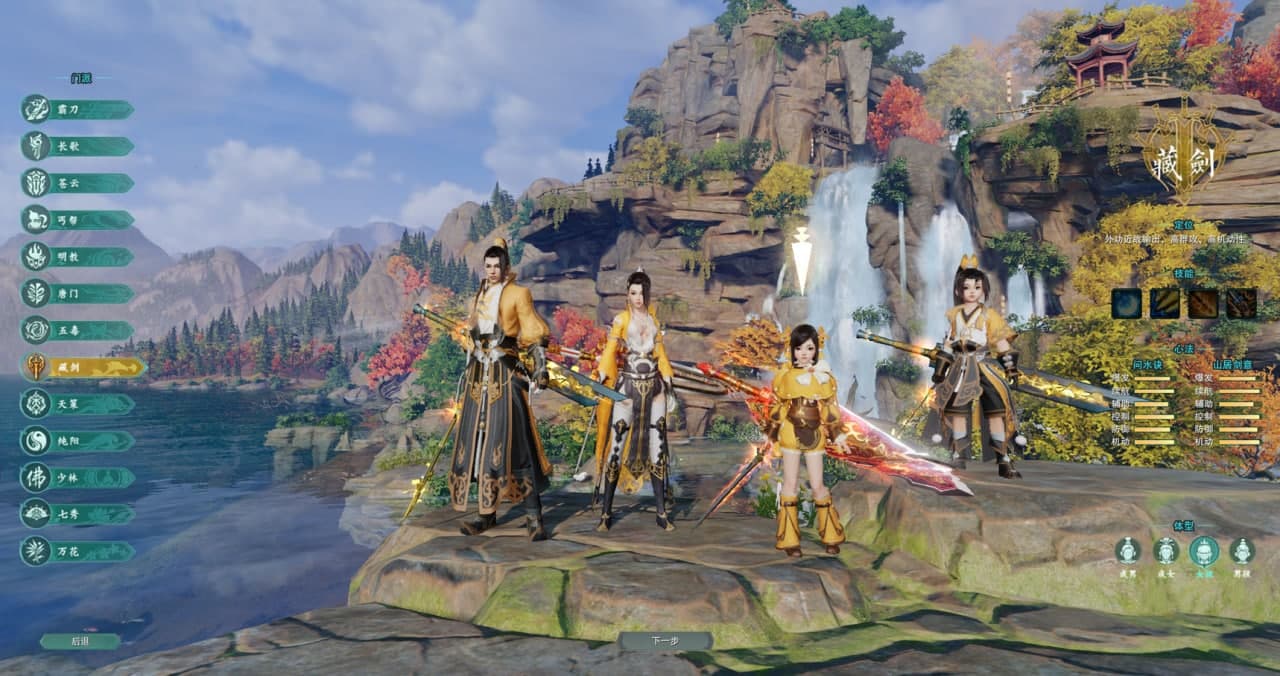Switch to the 明教 sect
The height and width of the screenshot is (676, 1280).
[78, 257]
